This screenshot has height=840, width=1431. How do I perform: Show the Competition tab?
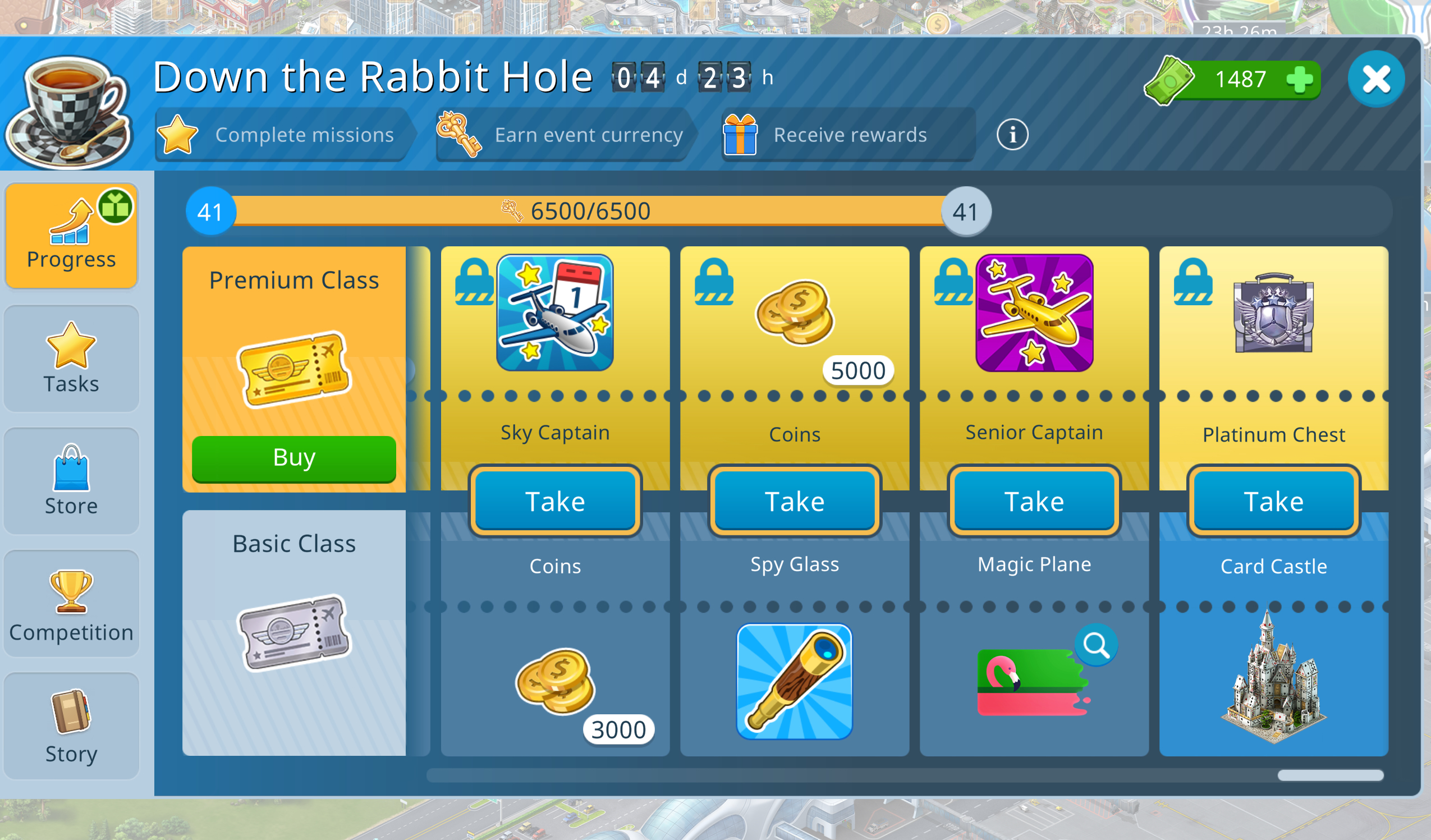[72, 604]
